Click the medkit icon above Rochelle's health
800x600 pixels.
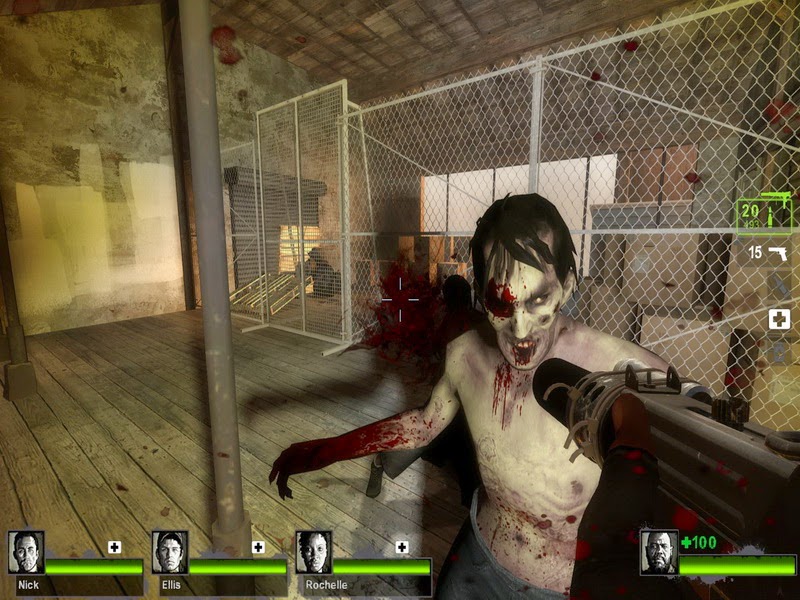click(402, 547)
